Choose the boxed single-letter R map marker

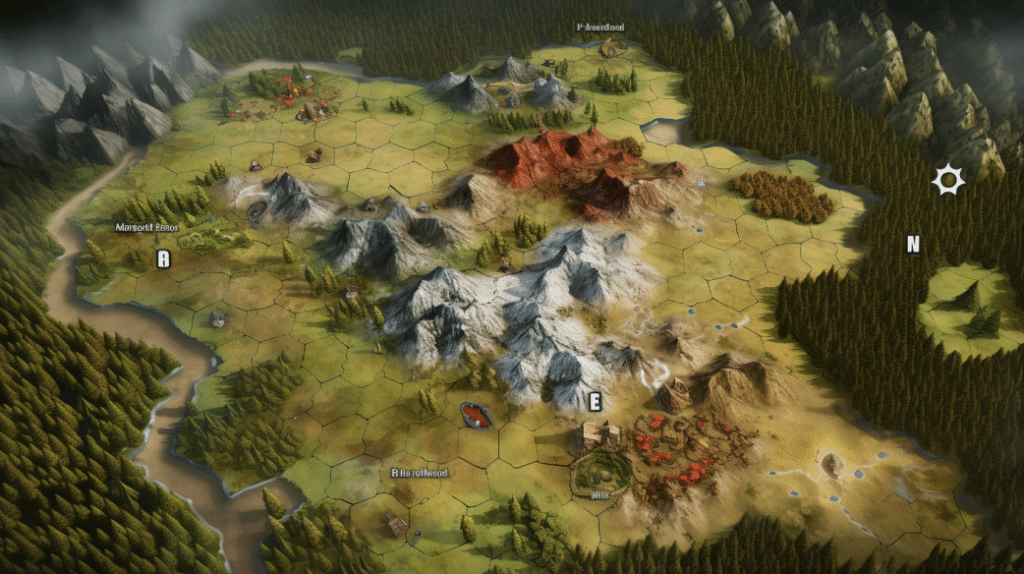164,259
